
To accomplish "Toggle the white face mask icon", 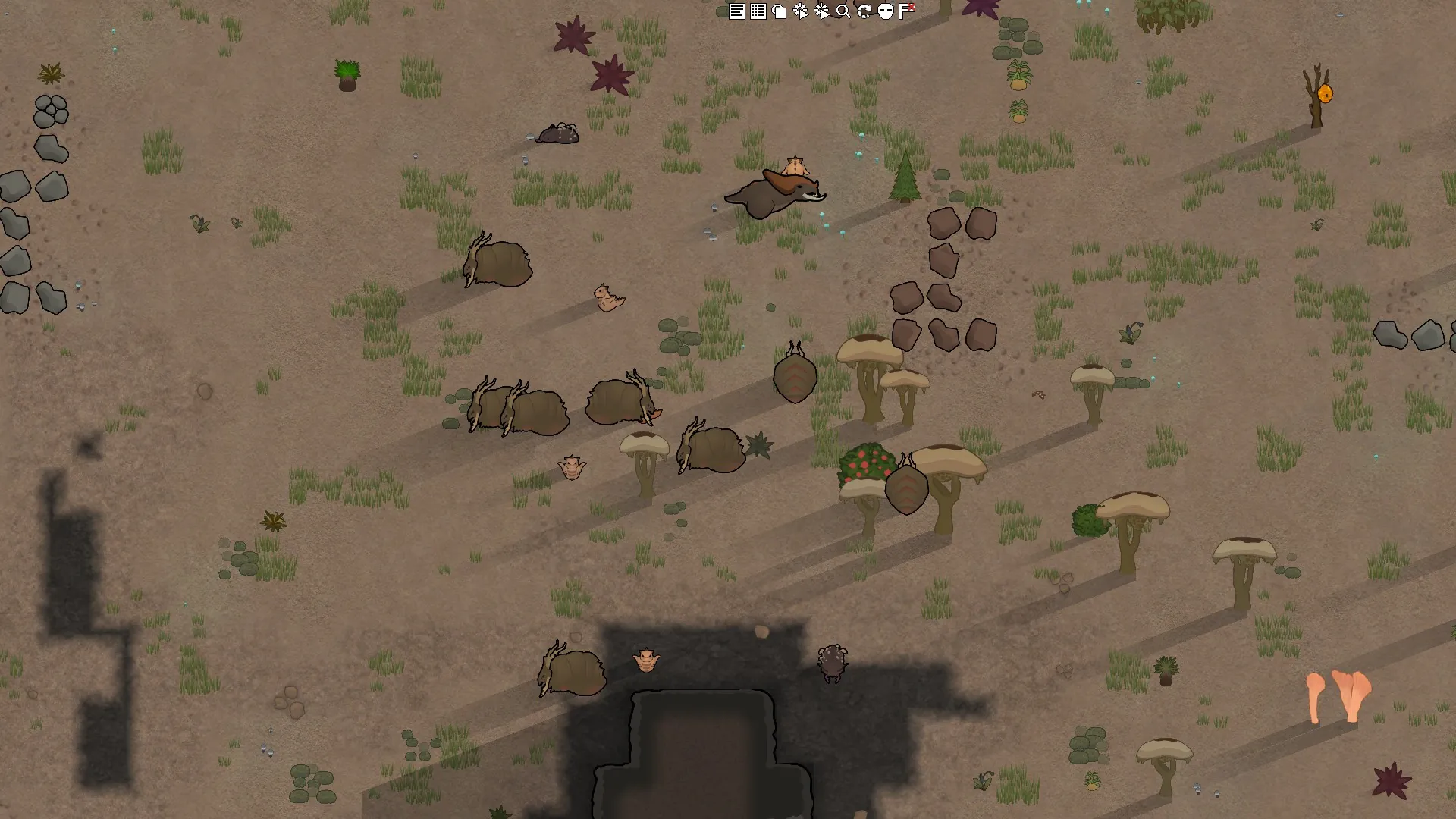I will point(885,11).
